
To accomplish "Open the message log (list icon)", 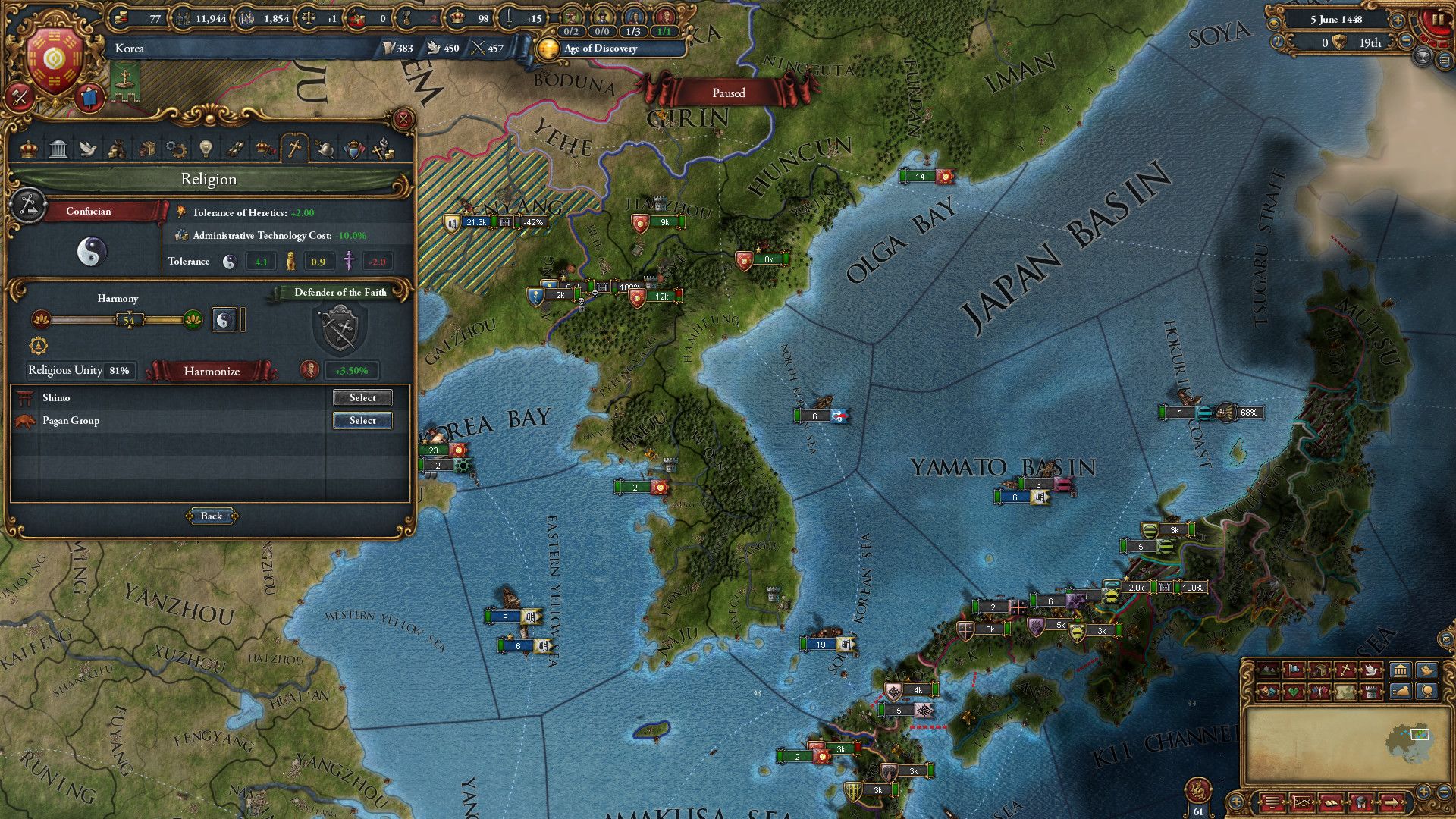I will coord(1272,802).
